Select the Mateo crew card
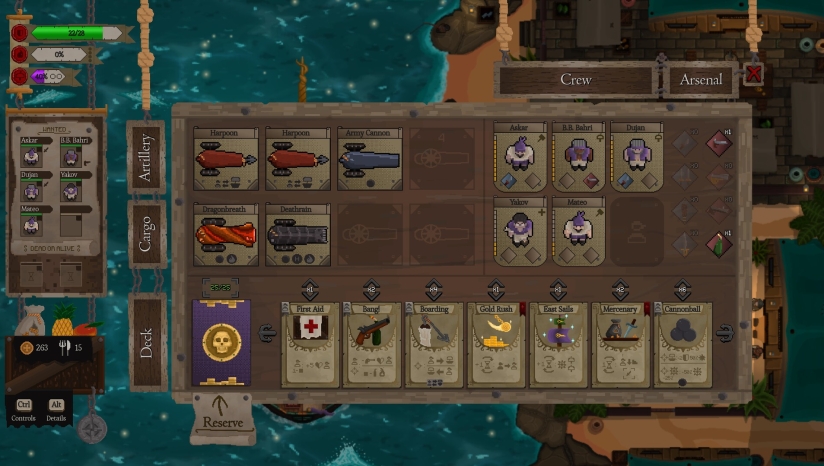This screenshot has height=466, width=824. click(578, 230)
